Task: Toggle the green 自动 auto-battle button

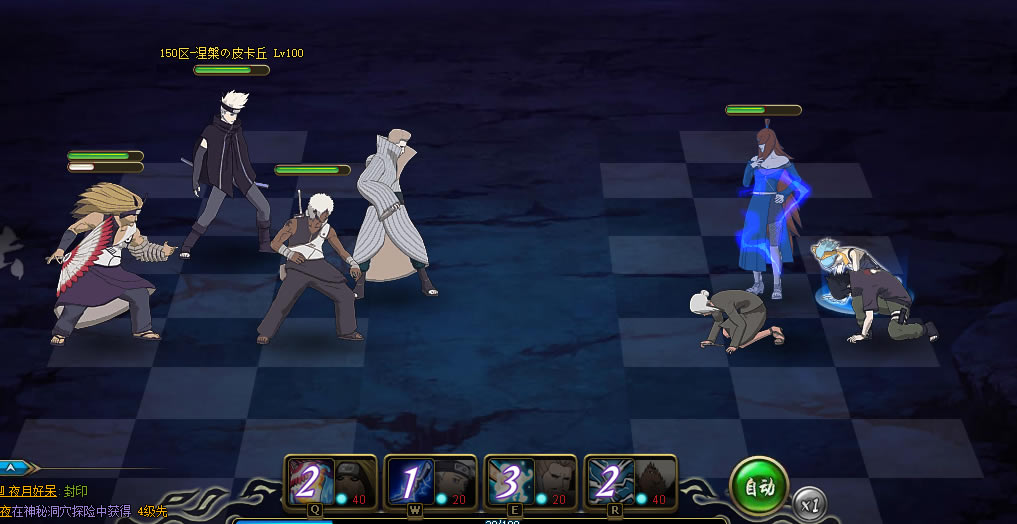Action: click(x=759, y=487)
